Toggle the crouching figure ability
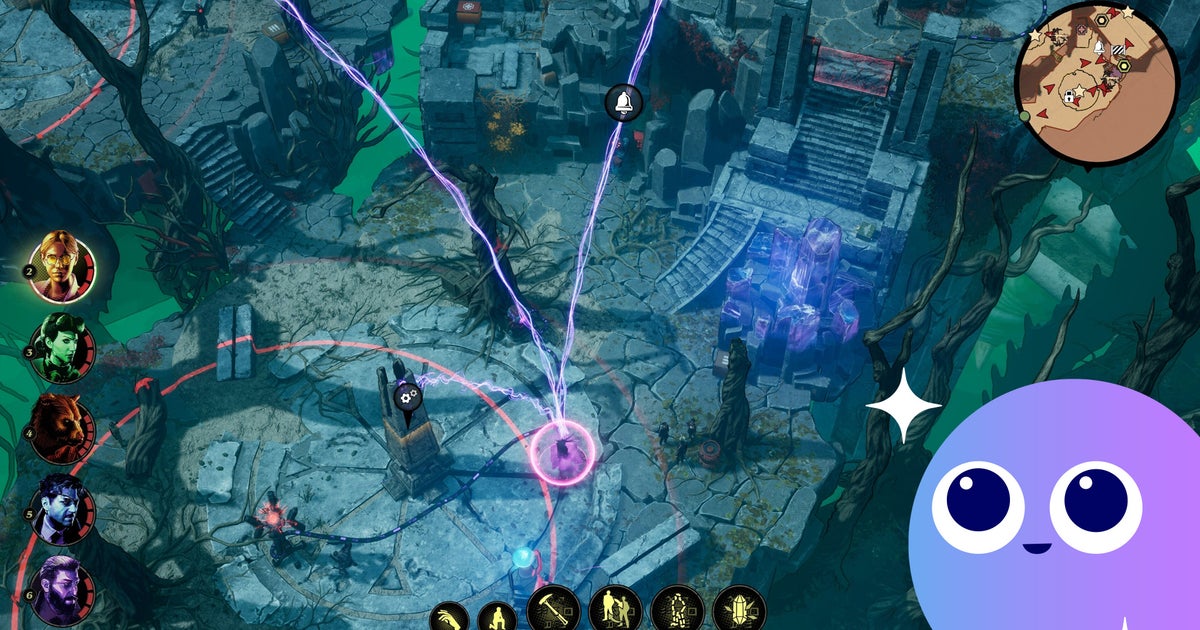1200x630 pixels. point(497,618)
